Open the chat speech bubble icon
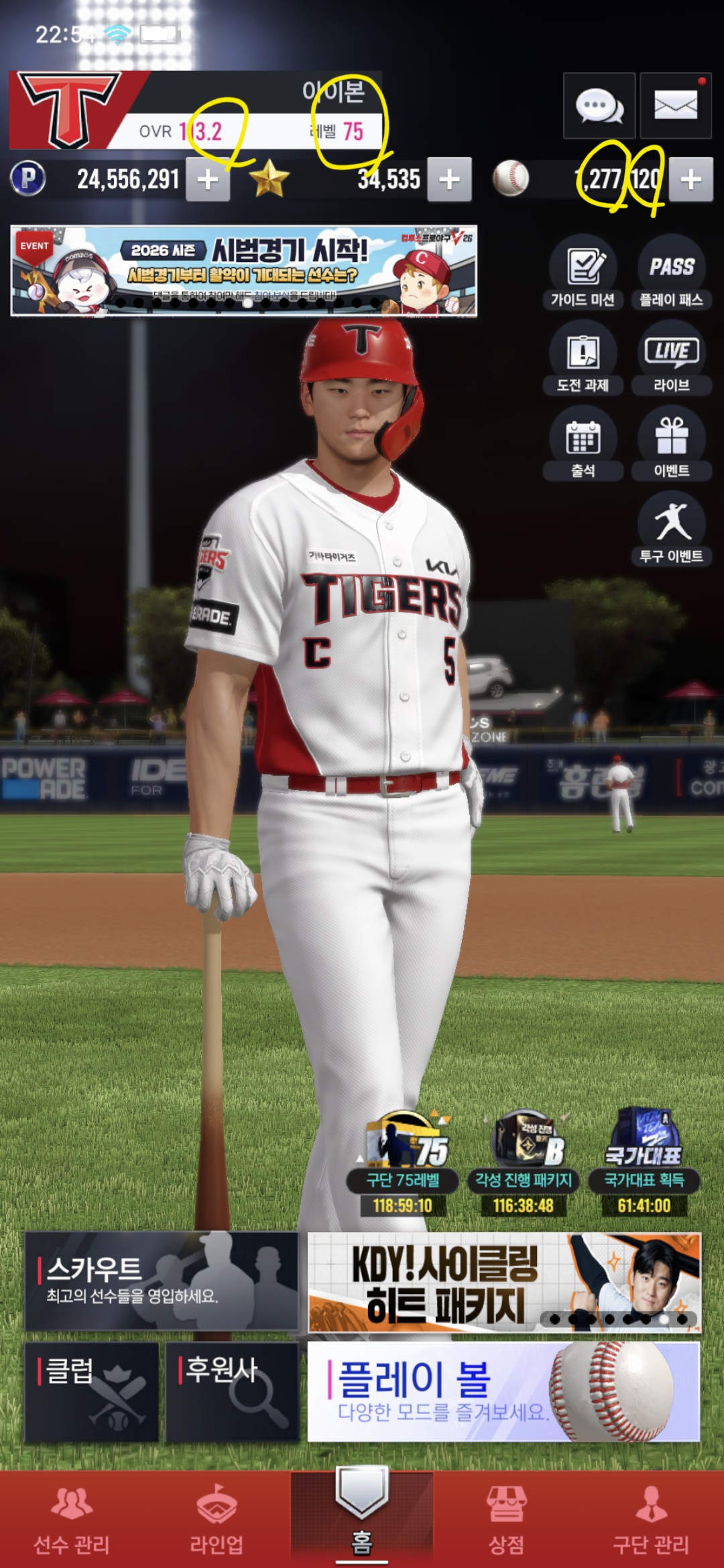 599,106
